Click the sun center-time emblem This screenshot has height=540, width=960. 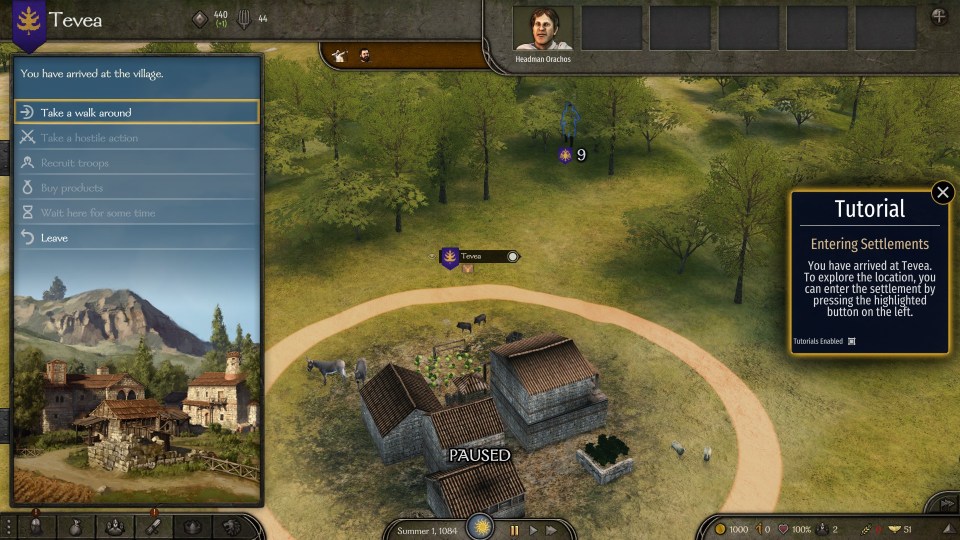482,526
